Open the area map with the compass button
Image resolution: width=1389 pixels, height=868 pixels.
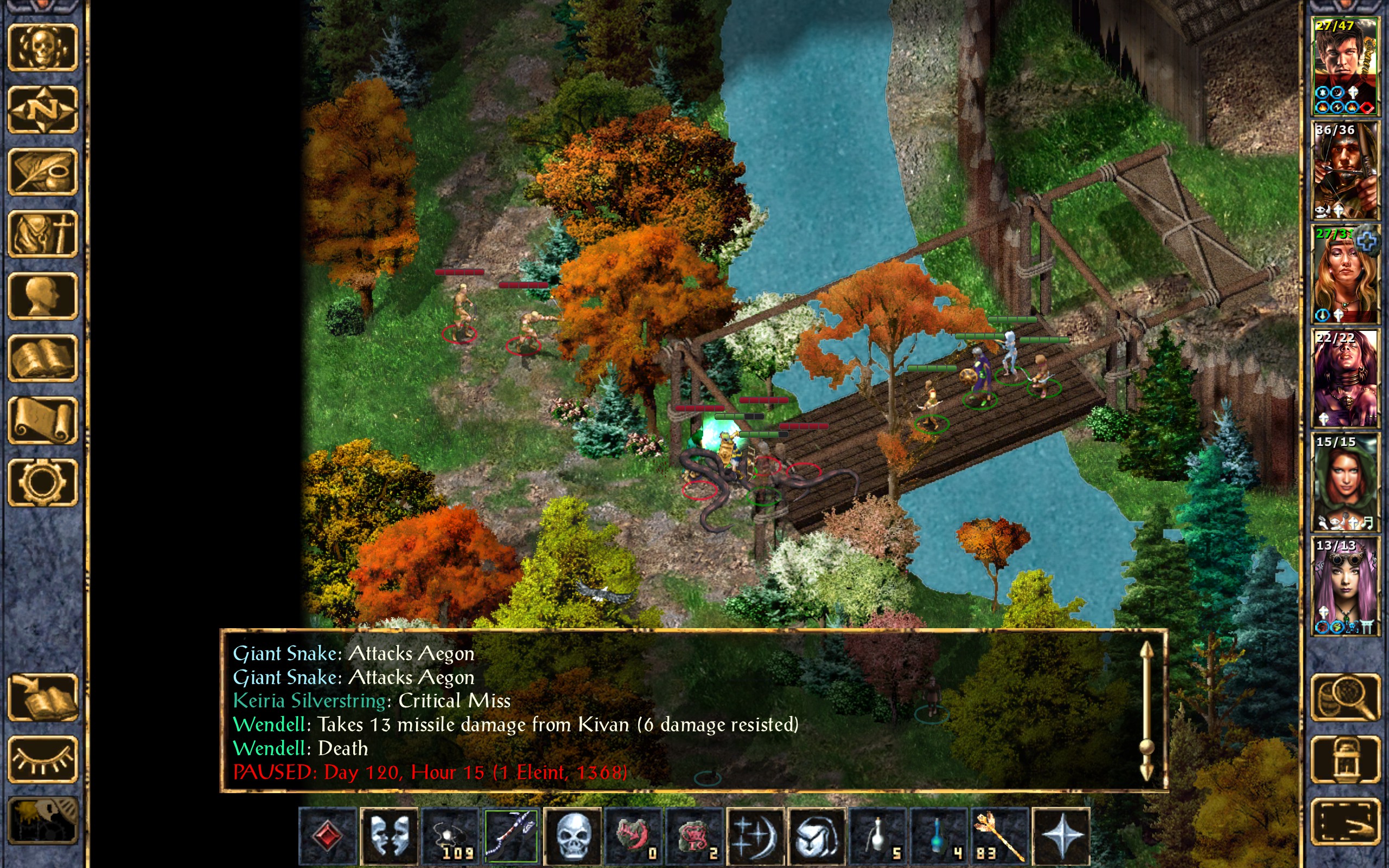pos(42,109)
